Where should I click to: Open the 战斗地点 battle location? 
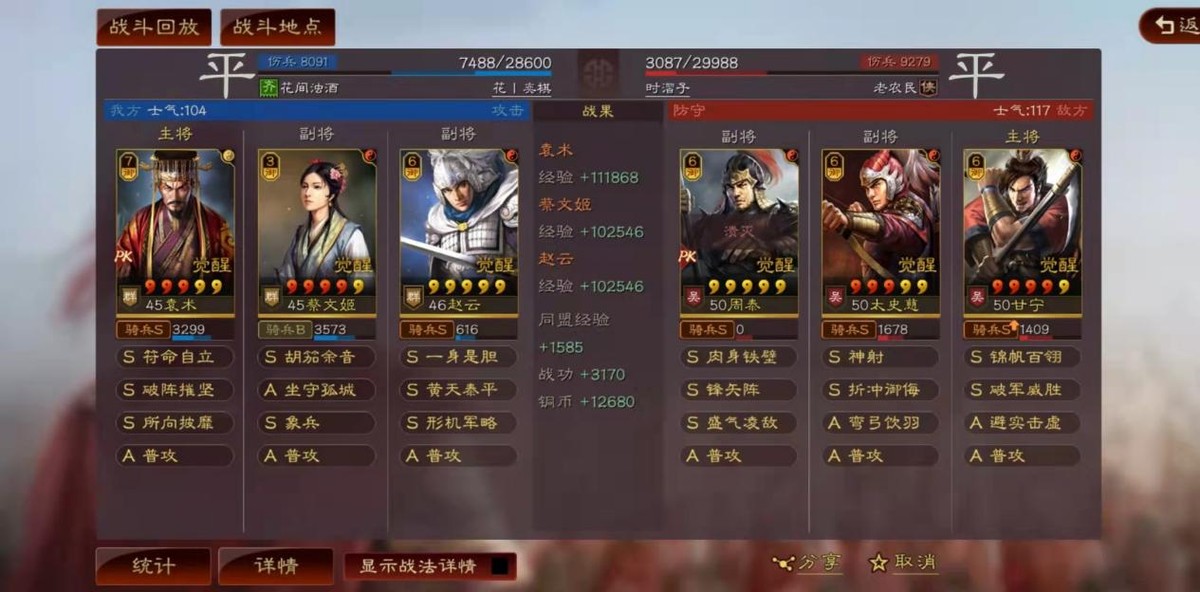(x=277, y=27)
